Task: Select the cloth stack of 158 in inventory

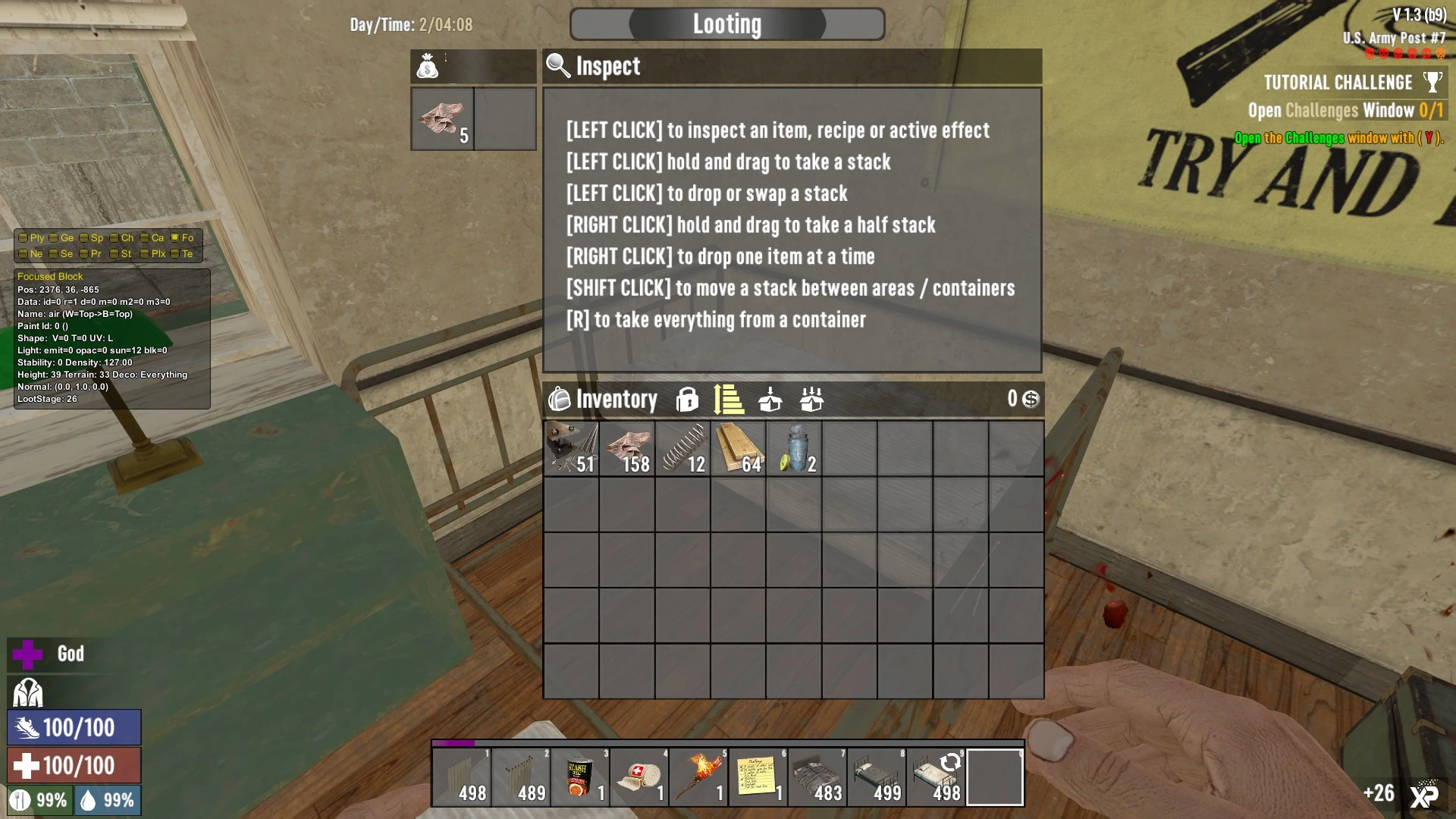Action: [627, 449]
